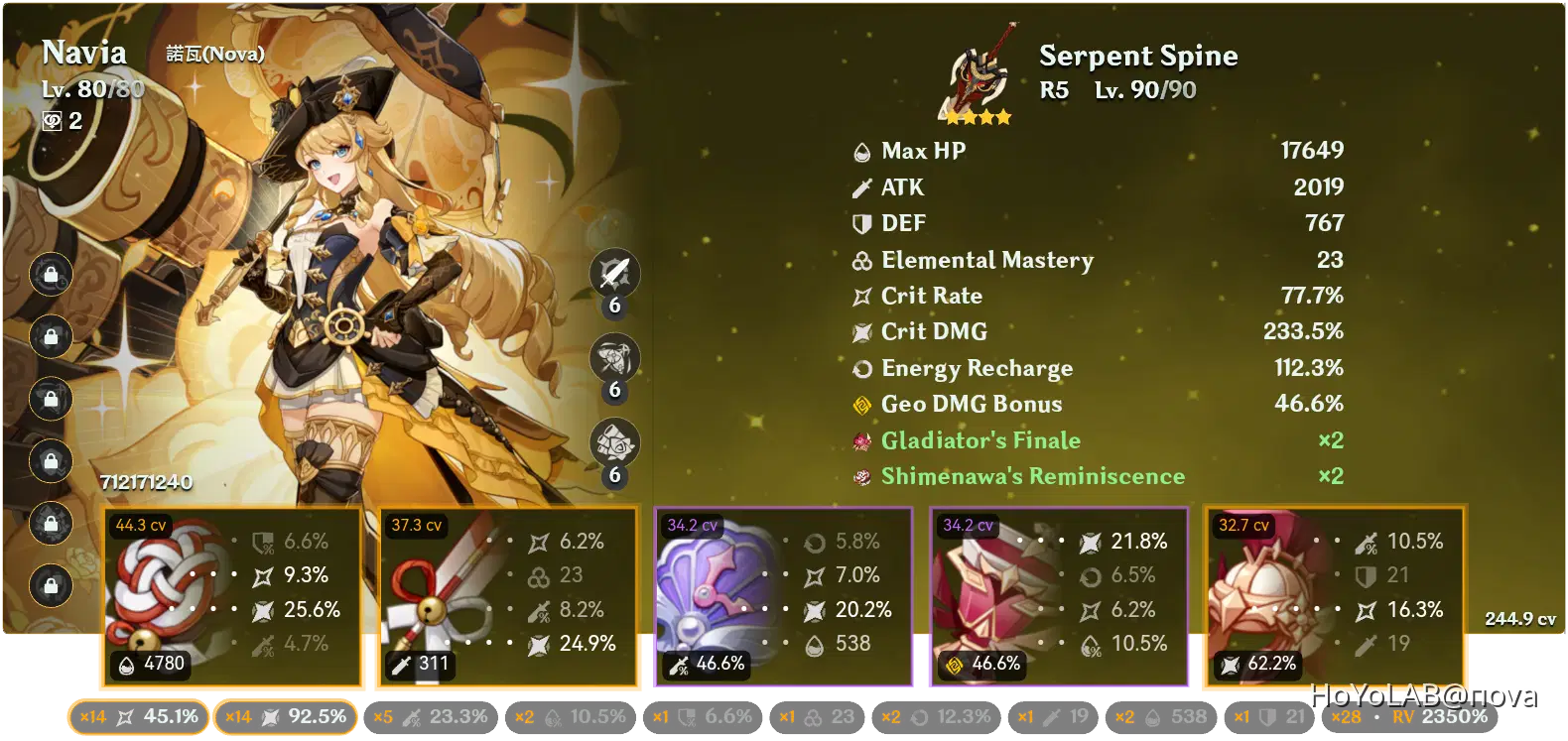
Task: Select the purple circlet artifact card
Action: tap(784, 595)
